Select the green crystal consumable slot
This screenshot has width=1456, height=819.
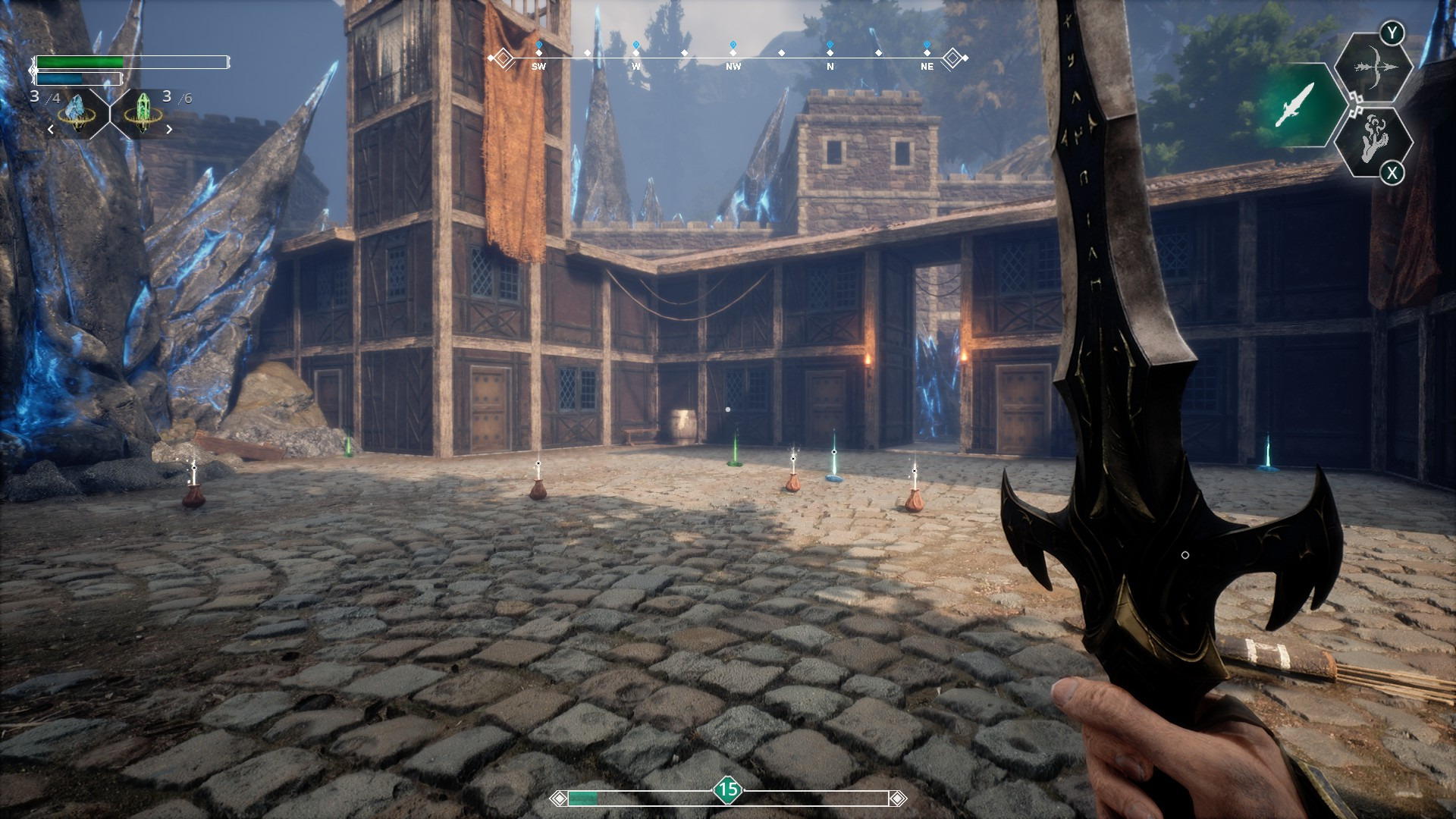(142, 115)
